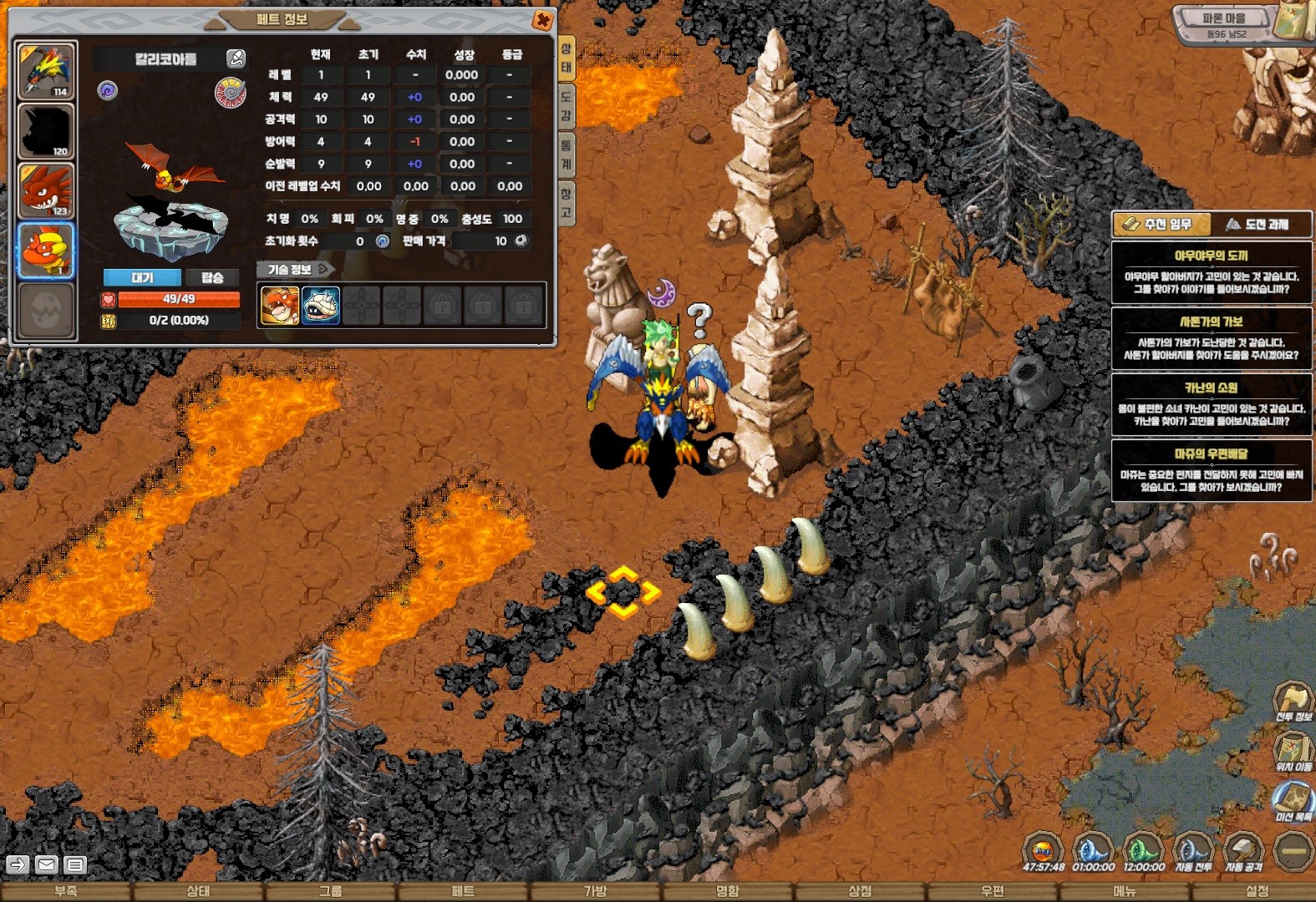
Task: Open the 설정 bottom menu
Action: (1257, 892)
